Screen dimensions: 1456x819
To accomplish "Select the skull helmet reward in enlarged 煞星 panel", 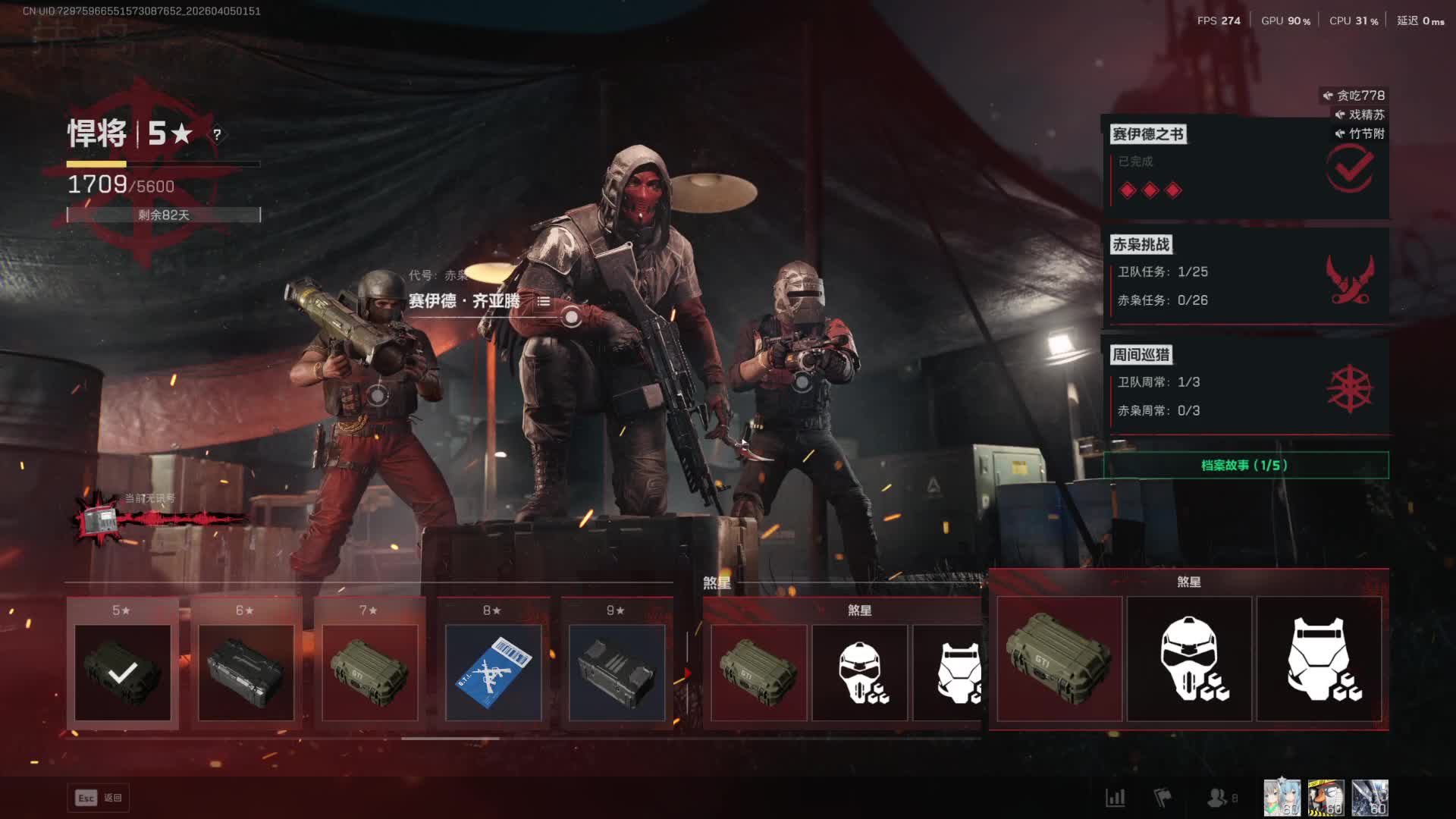I will [x=1189, y=658].
